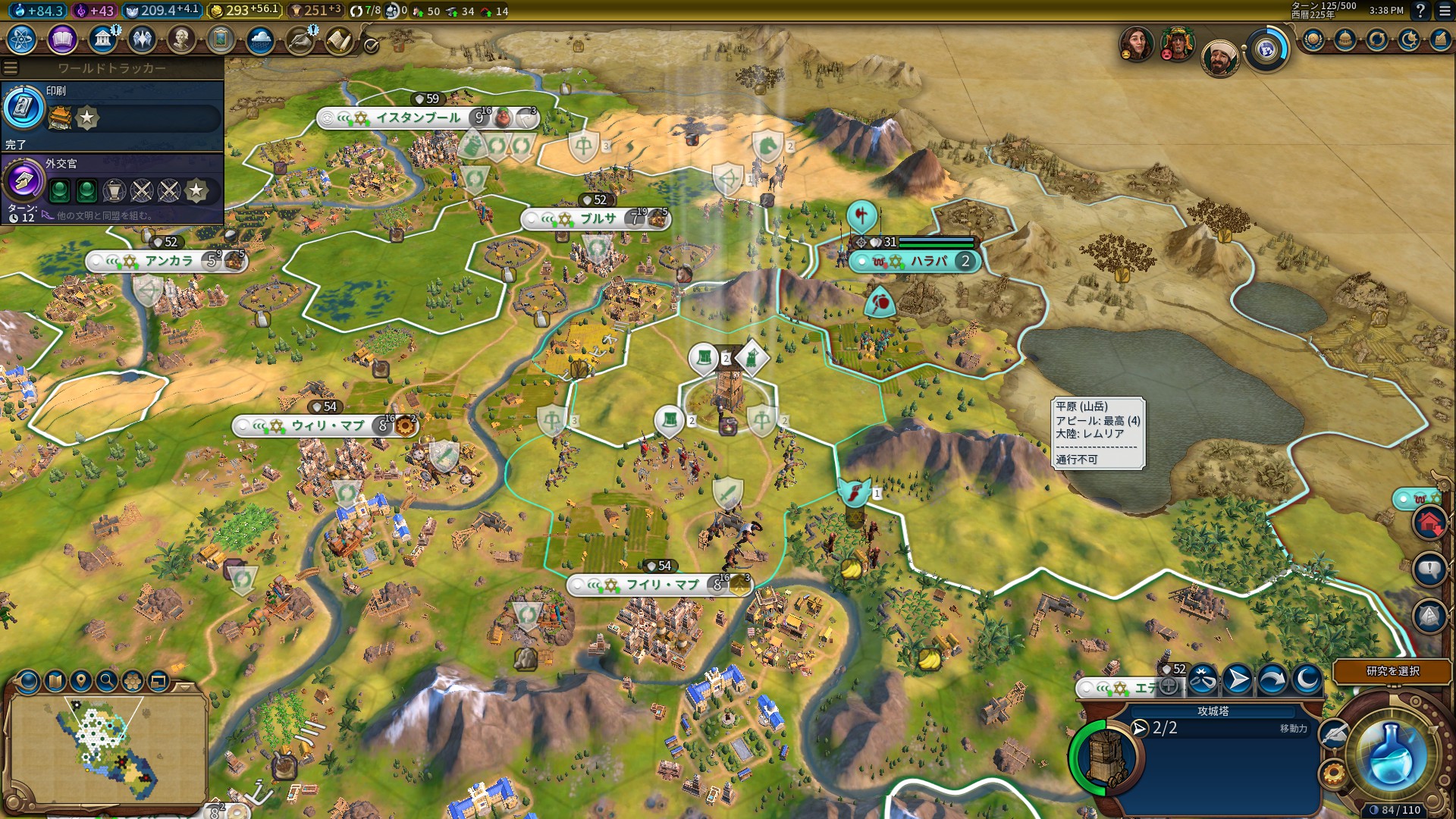The height and width of the screenshot is (819, 1456).
Task: Open the game menu hamburger button
Action: click(x=1445, y=11)
